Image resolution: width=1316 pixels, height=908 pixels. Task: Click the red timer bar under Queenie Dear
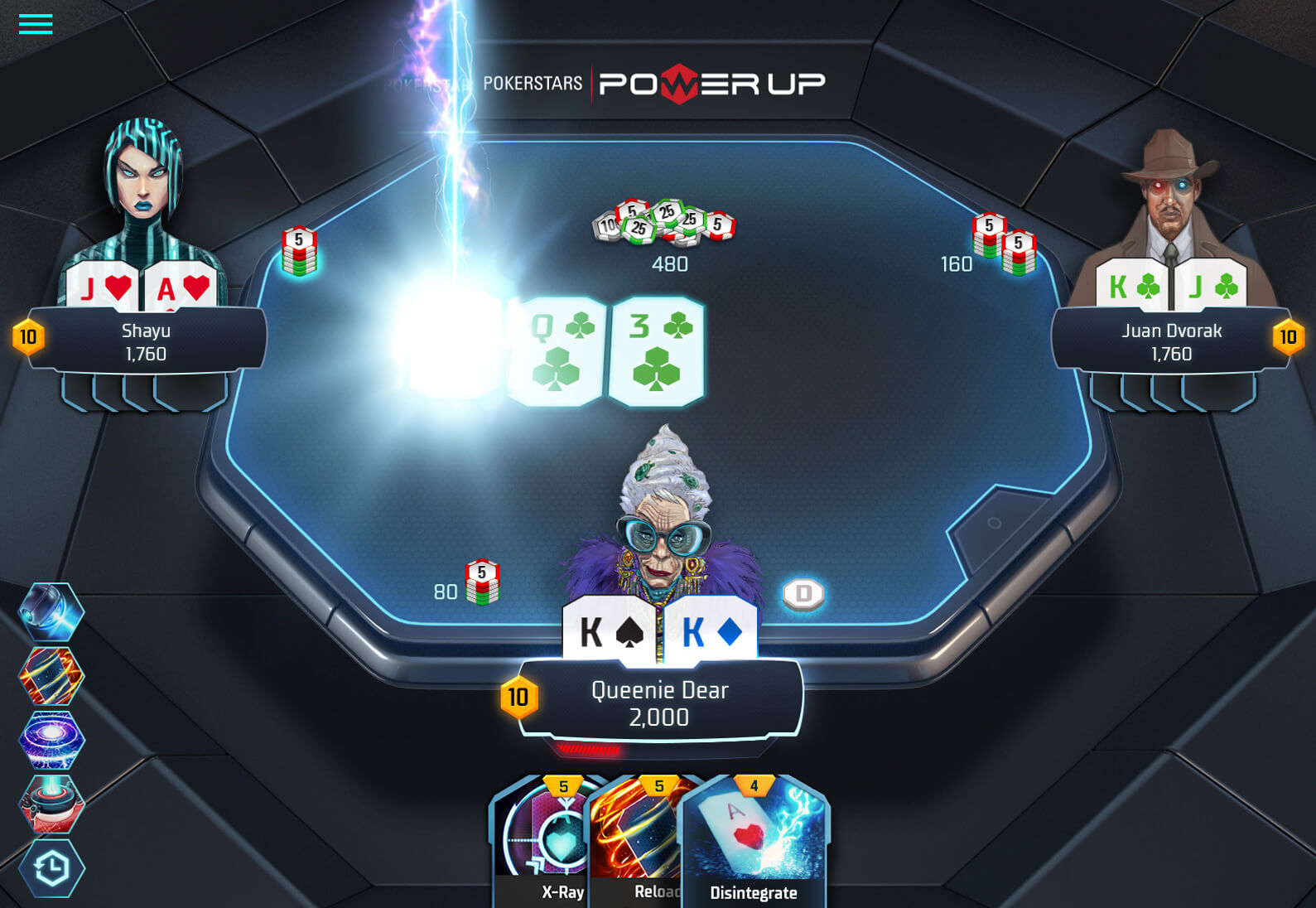pyautogui.click(x=590, y=751)
